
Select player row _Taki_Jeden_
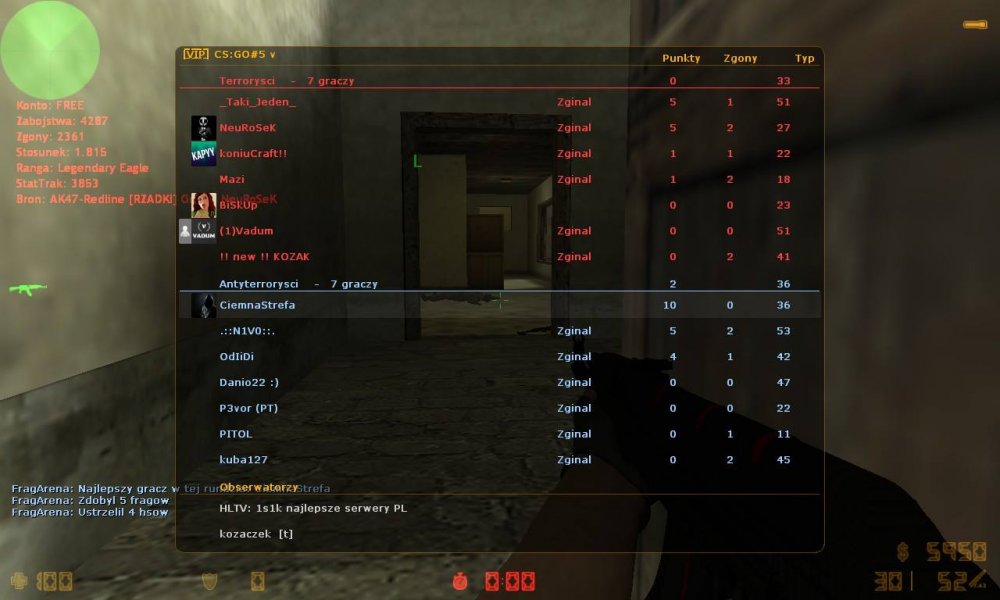click(x=258, y=102)
